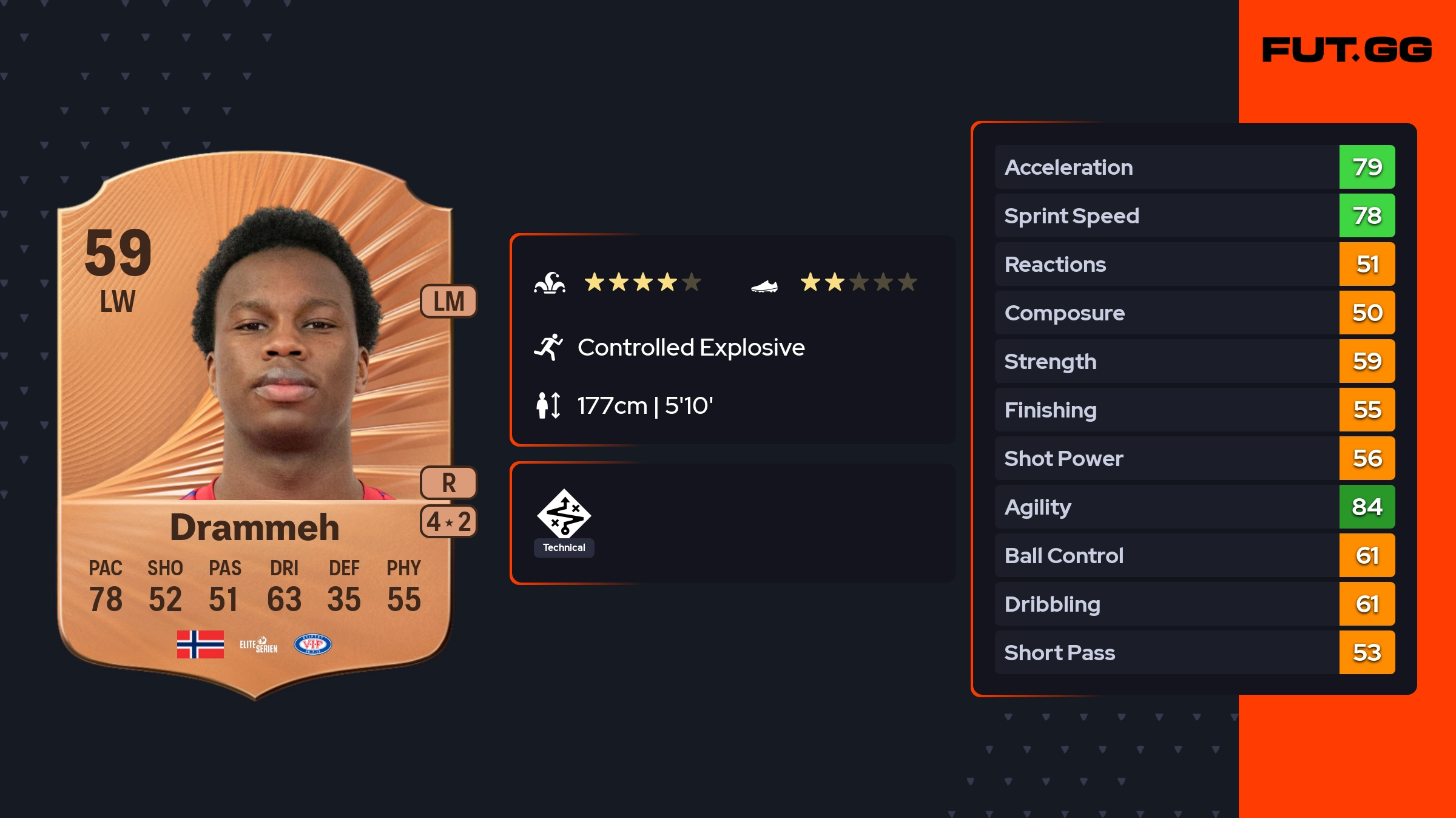The height and width of the screenshot is (818, 1456).
Task: Click the Controlled Explosive running icon
Action: pos(548,347)
